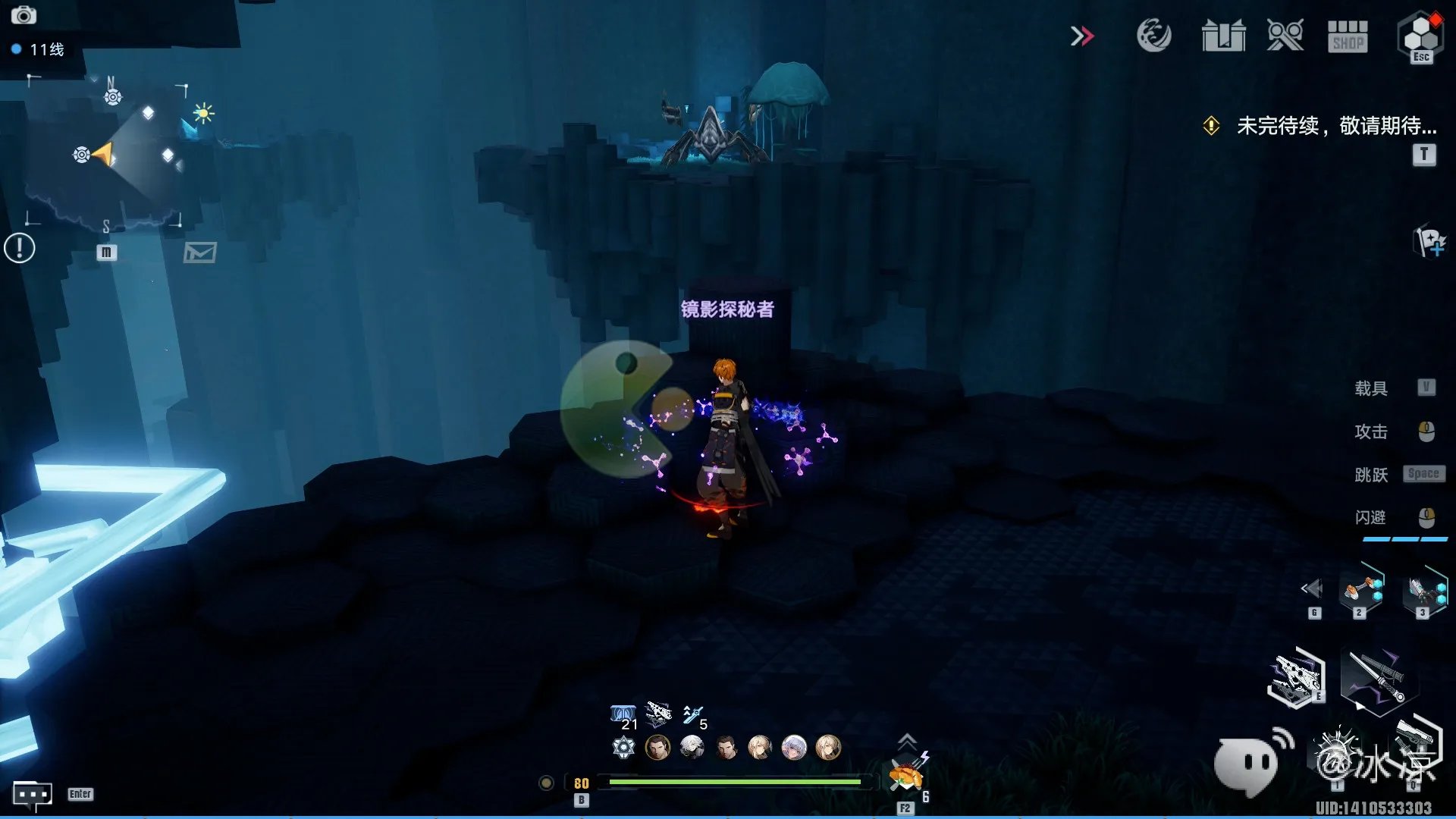This screenshot has height=819, width=1456.
Task: Open the chat box icon
Action: pos(33,794)
